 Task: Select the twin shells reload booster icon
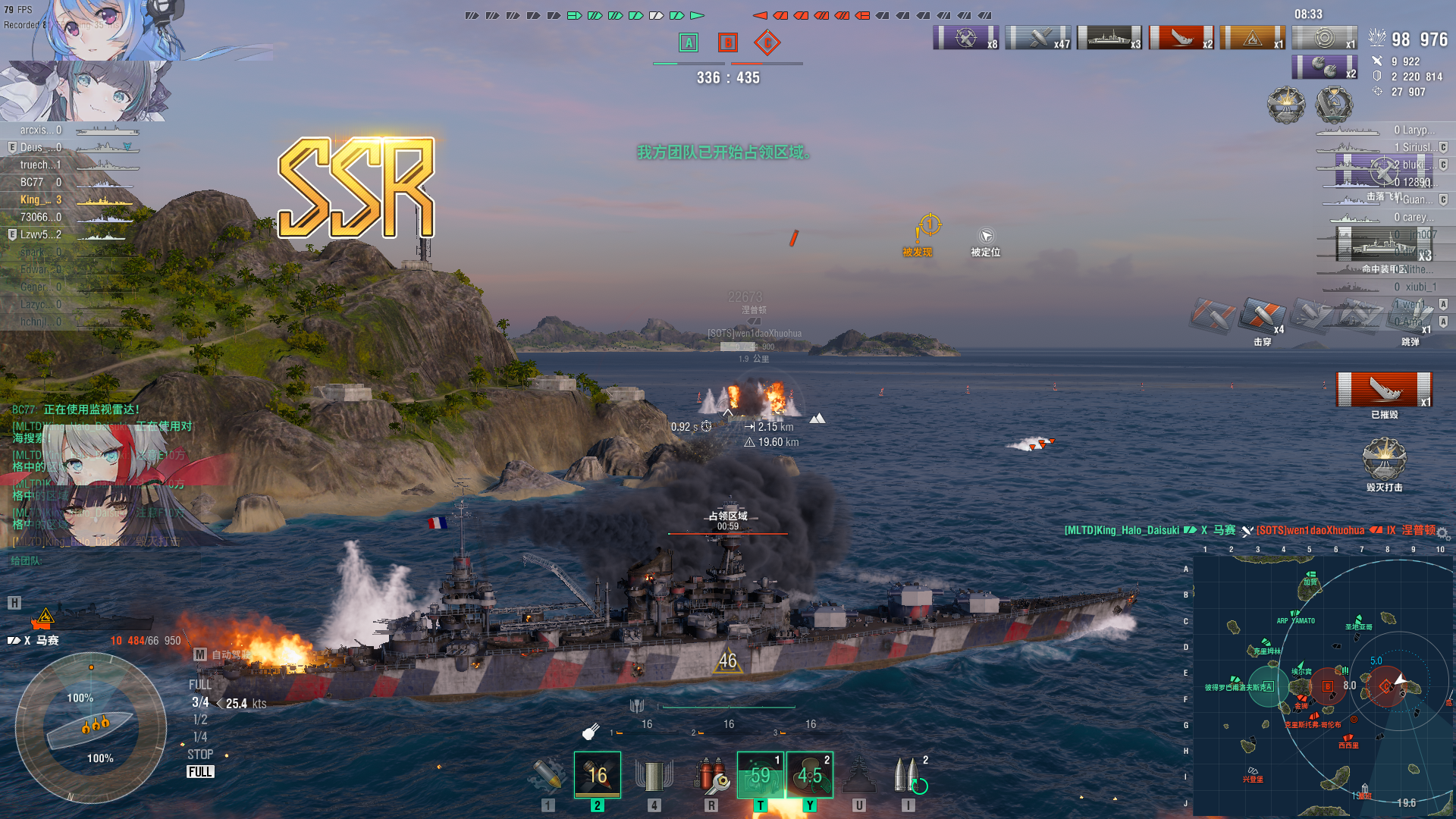(908, 775)
